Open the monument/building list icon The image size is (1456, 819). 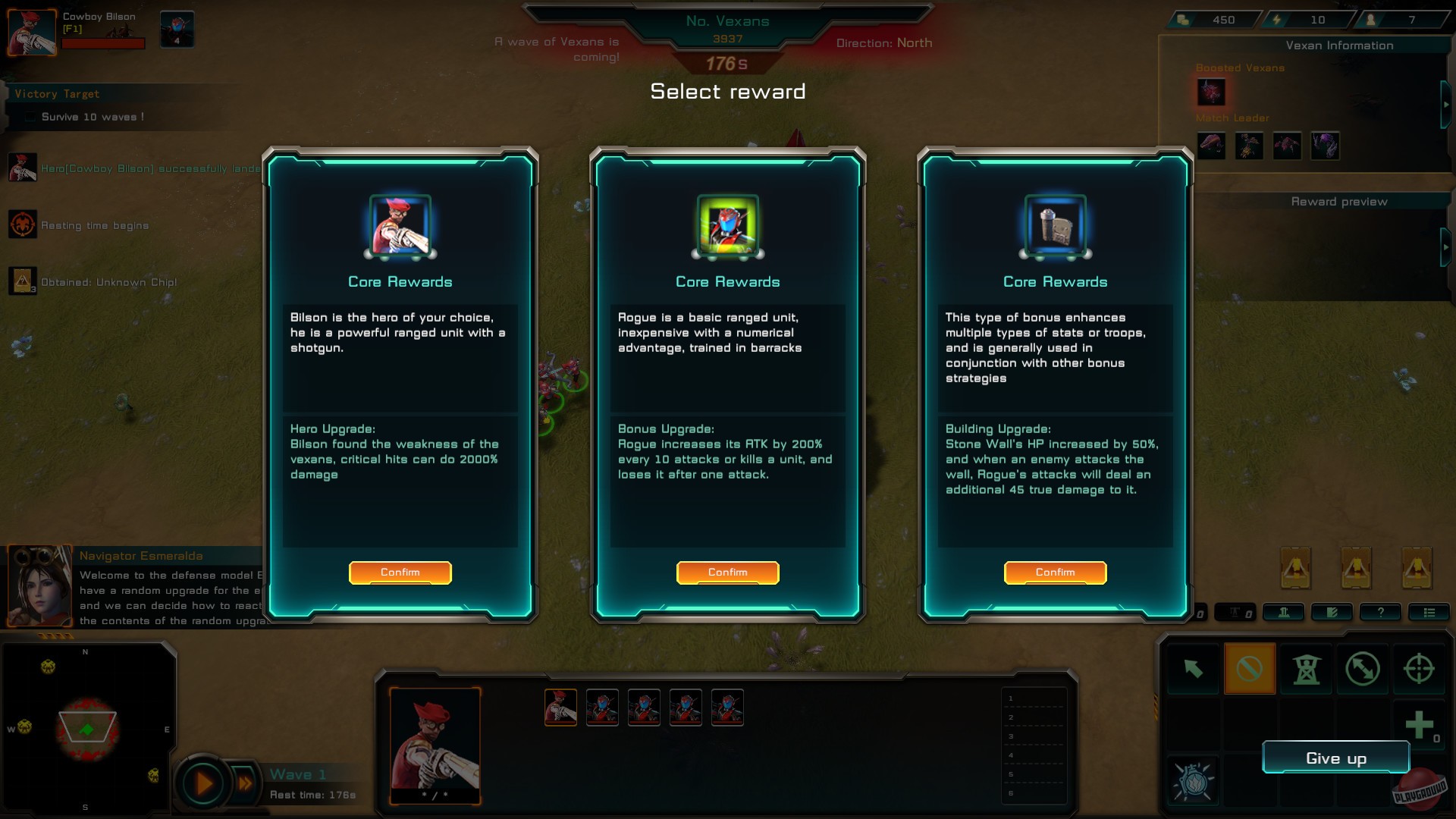point(1285,612)
